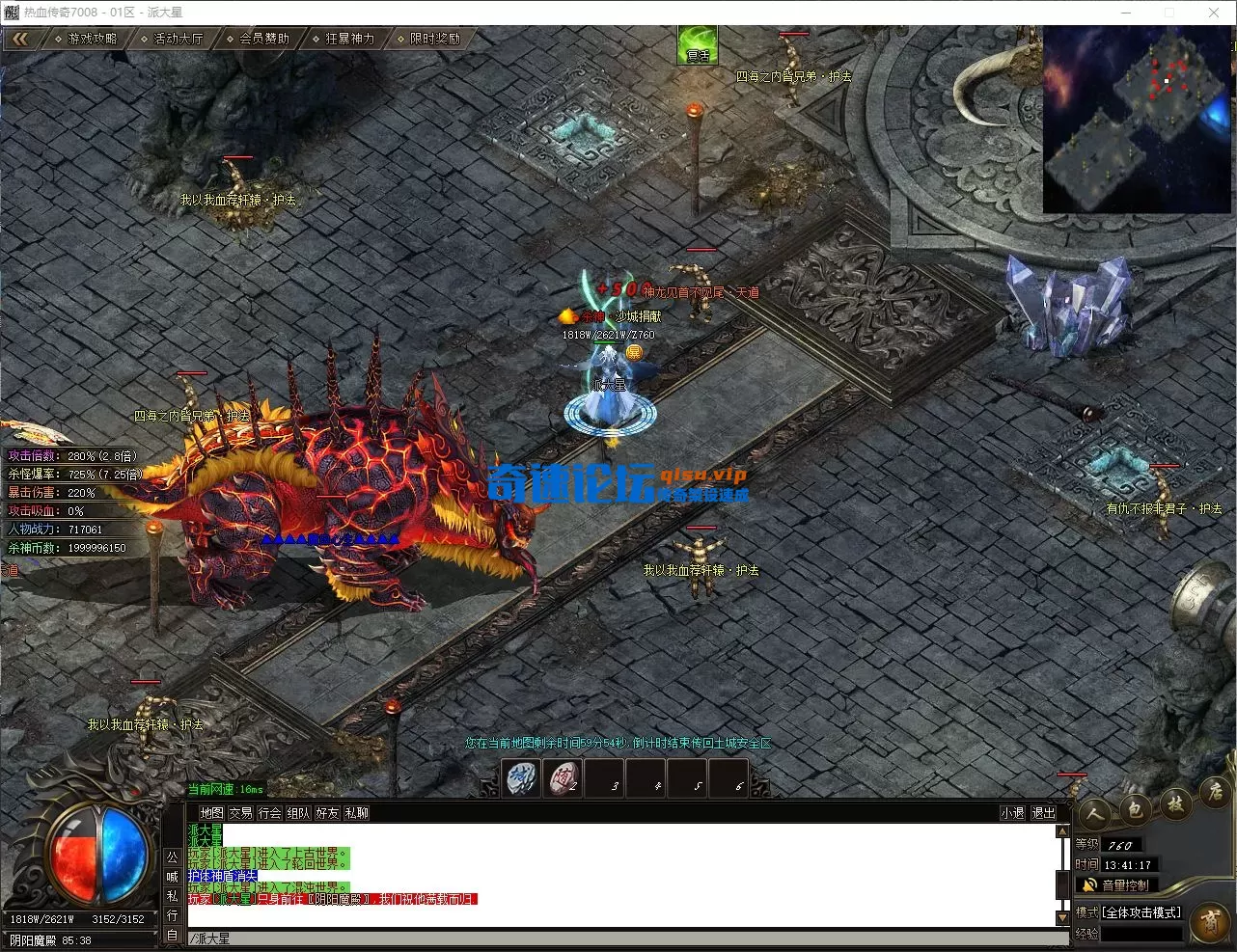Open the 组队 team panel
The height and width of the screenshot is (952, 1237).
298,813
